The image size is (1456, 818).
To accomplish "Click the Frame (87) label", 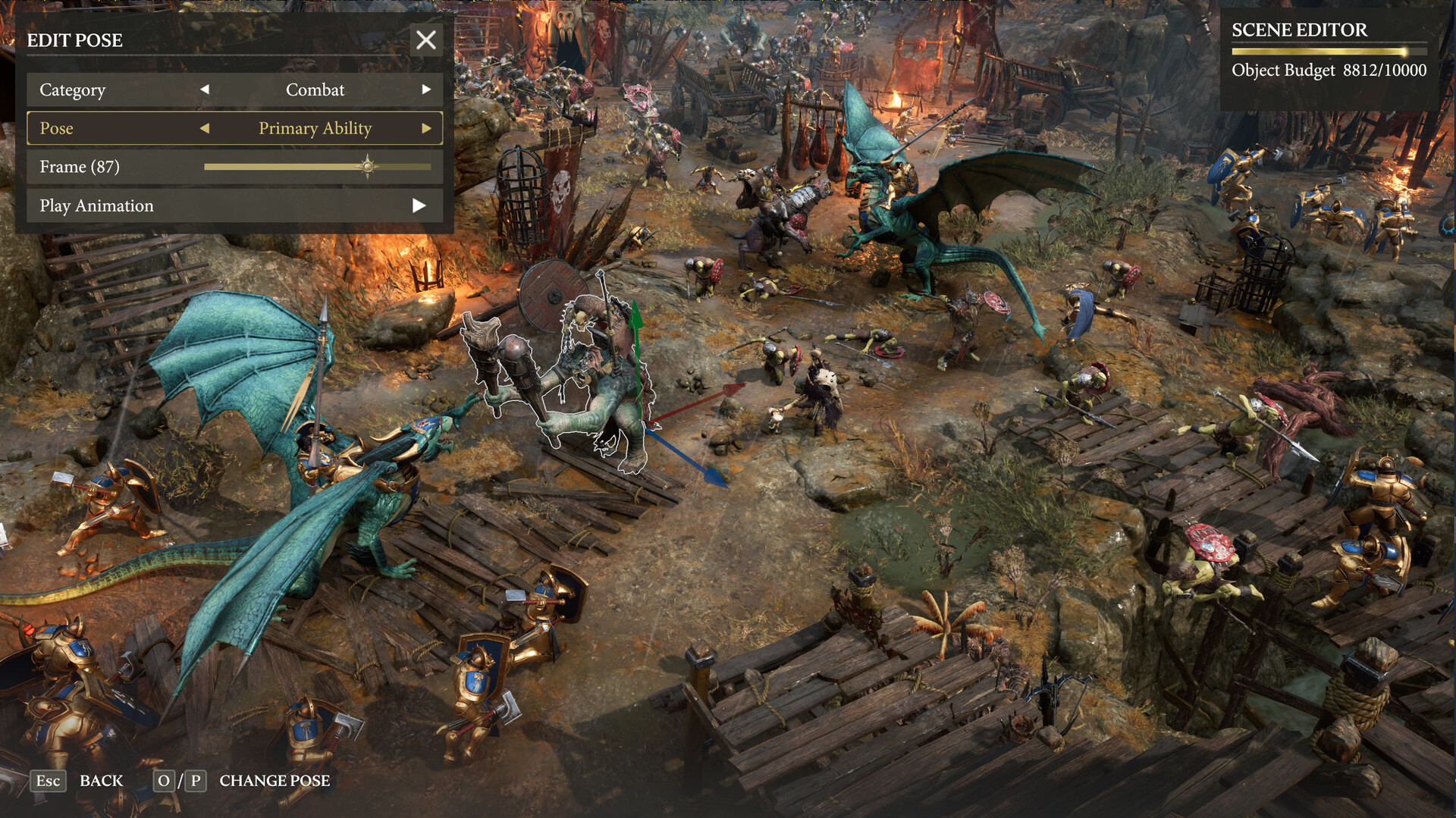I will [x=79, y=167].
